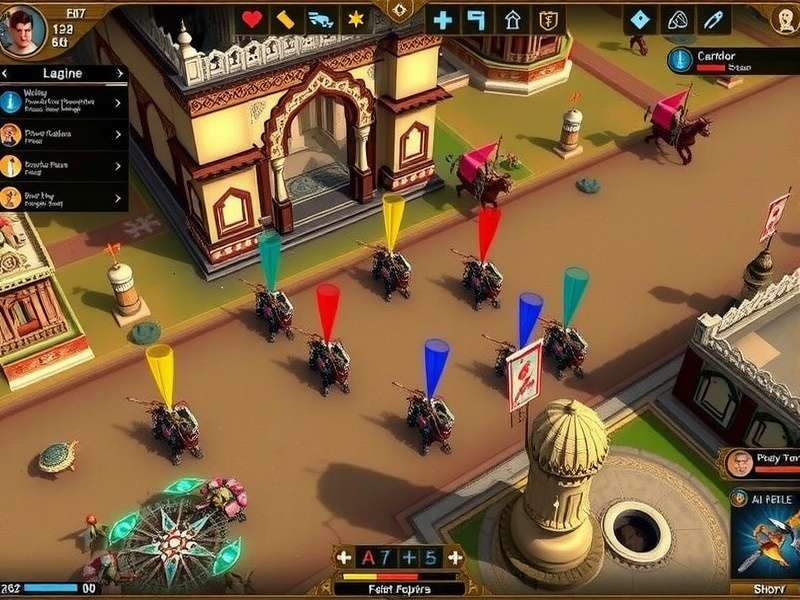Go to previous page of Lagine panel

6,73
